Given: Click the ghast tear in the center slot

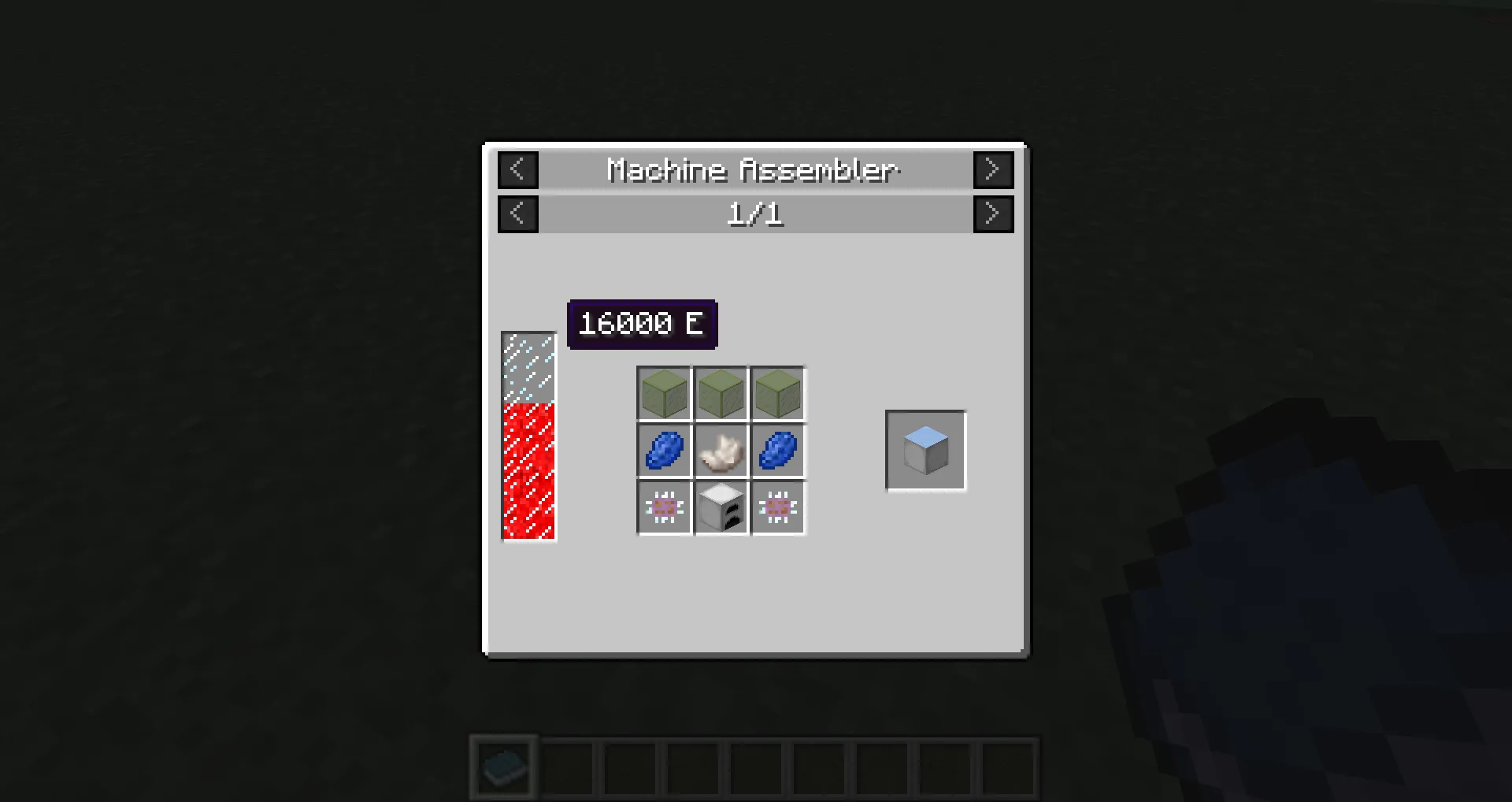Looking at the screenshot, I should (x=721, y=451).
